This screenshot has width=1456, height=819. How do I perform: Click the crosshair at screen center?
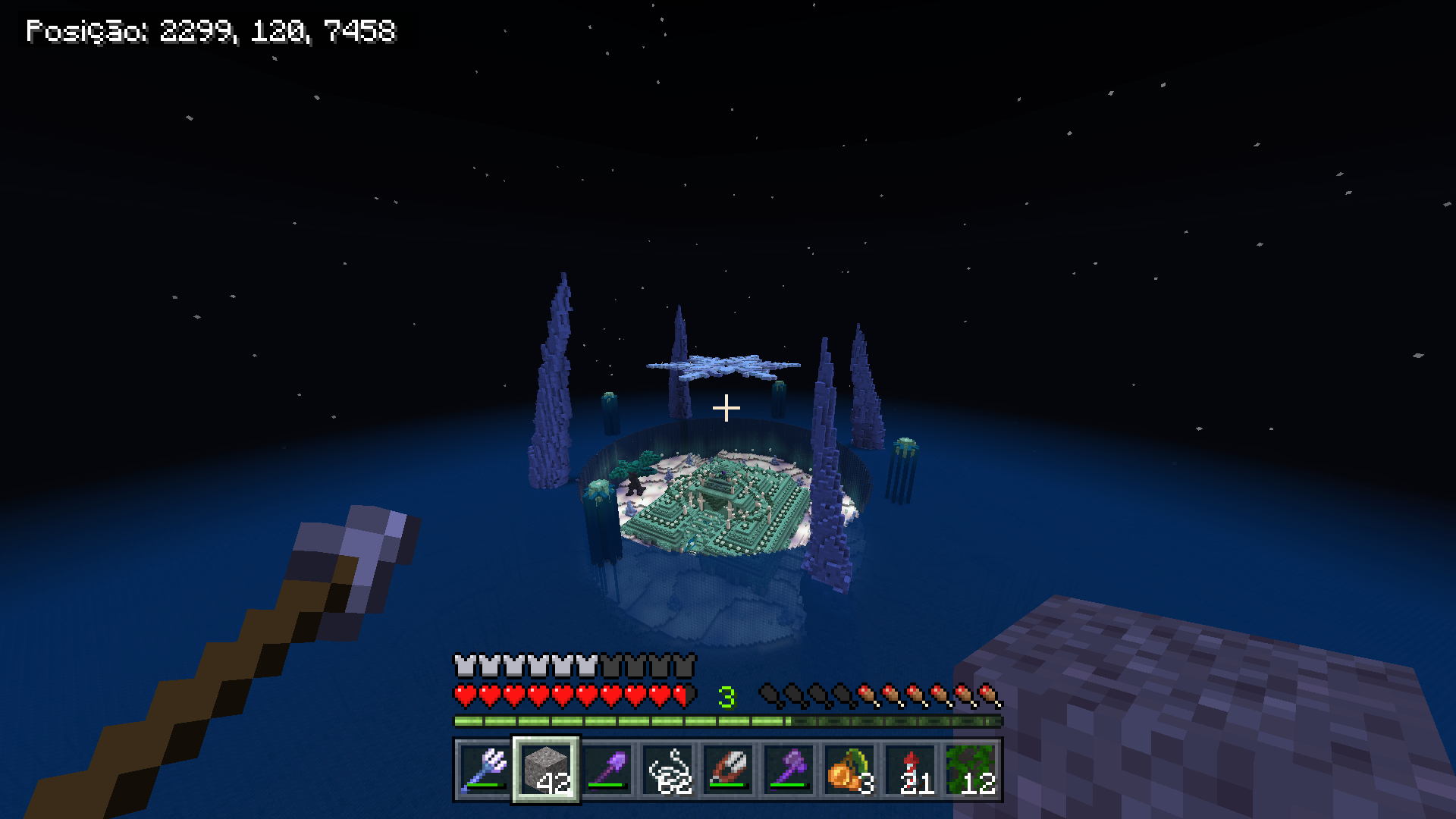coord(726,408)
